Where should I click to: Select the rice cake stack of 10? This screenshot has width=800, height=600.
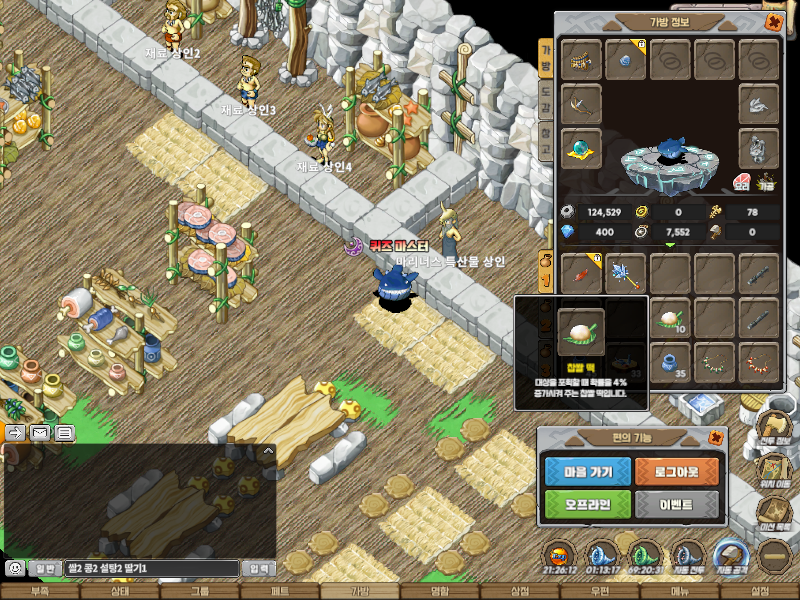pos(669,319)
